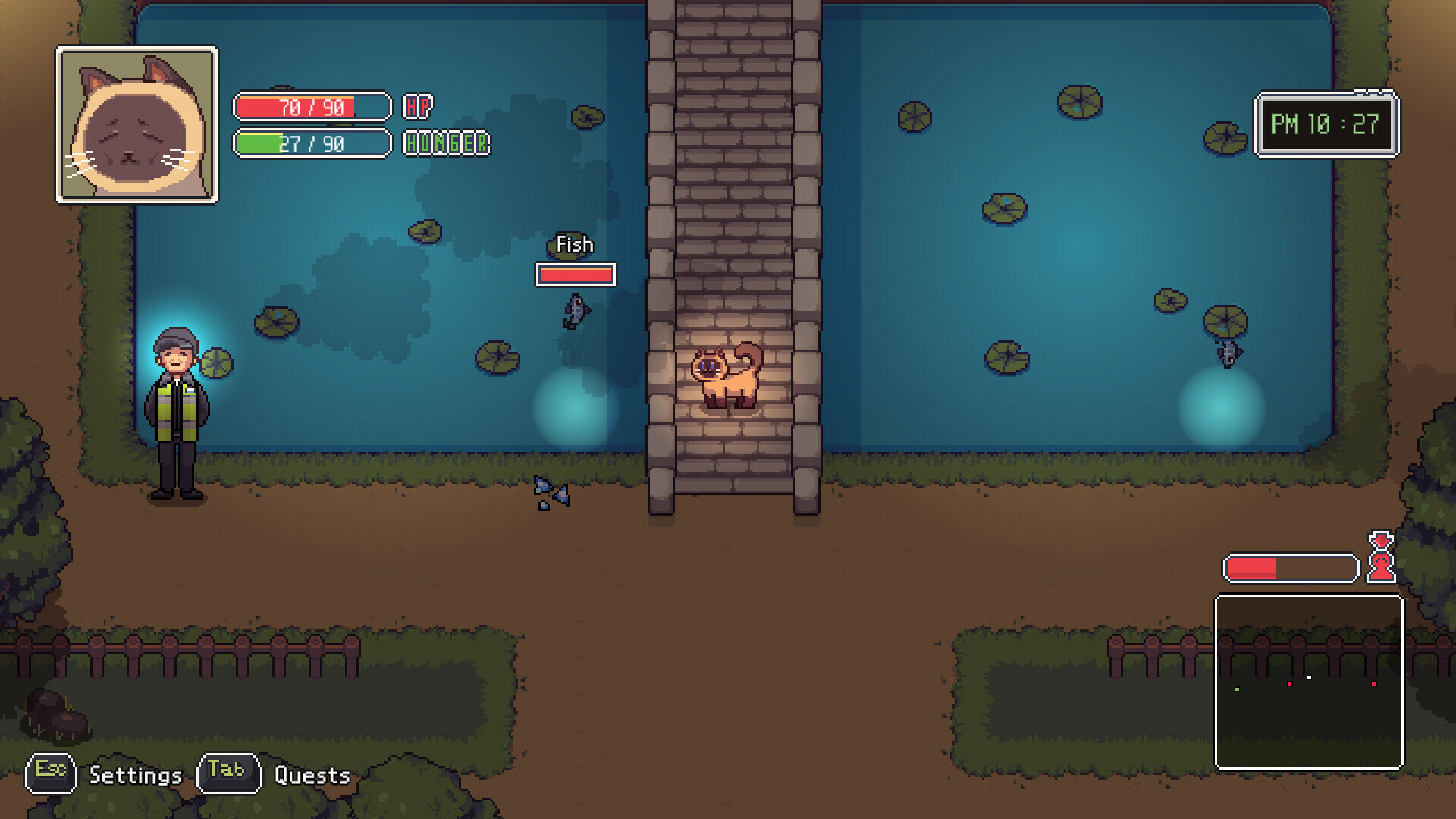The width and height of the screenshot is (1456, 819).
Task: Click the hourglass timer icon above the minimap
Action: tap(1380, 555)
